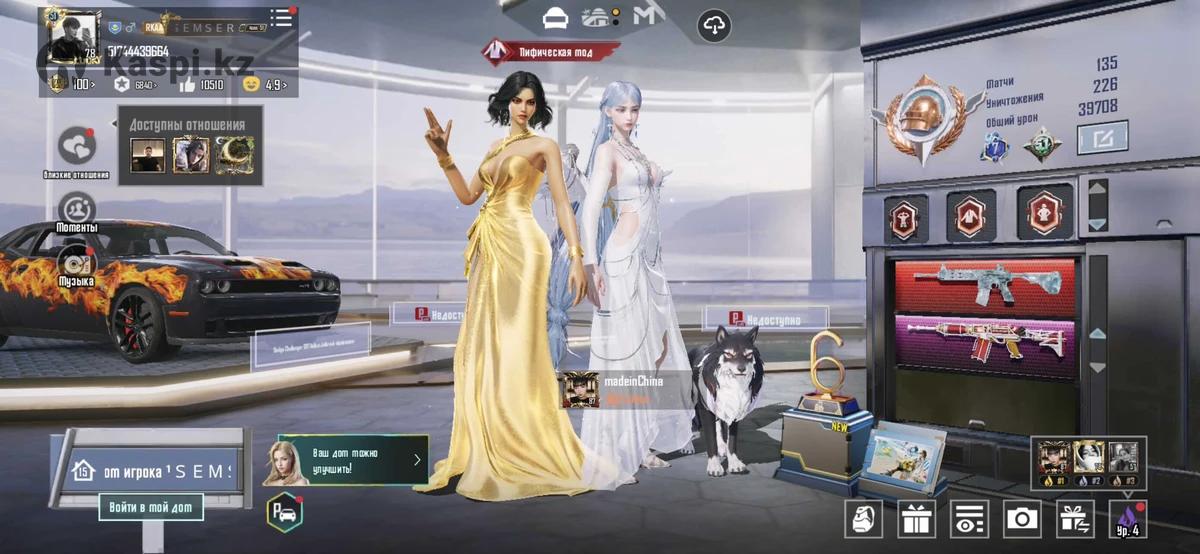Open the gift exchange button with arrows

coord(1075,518)
